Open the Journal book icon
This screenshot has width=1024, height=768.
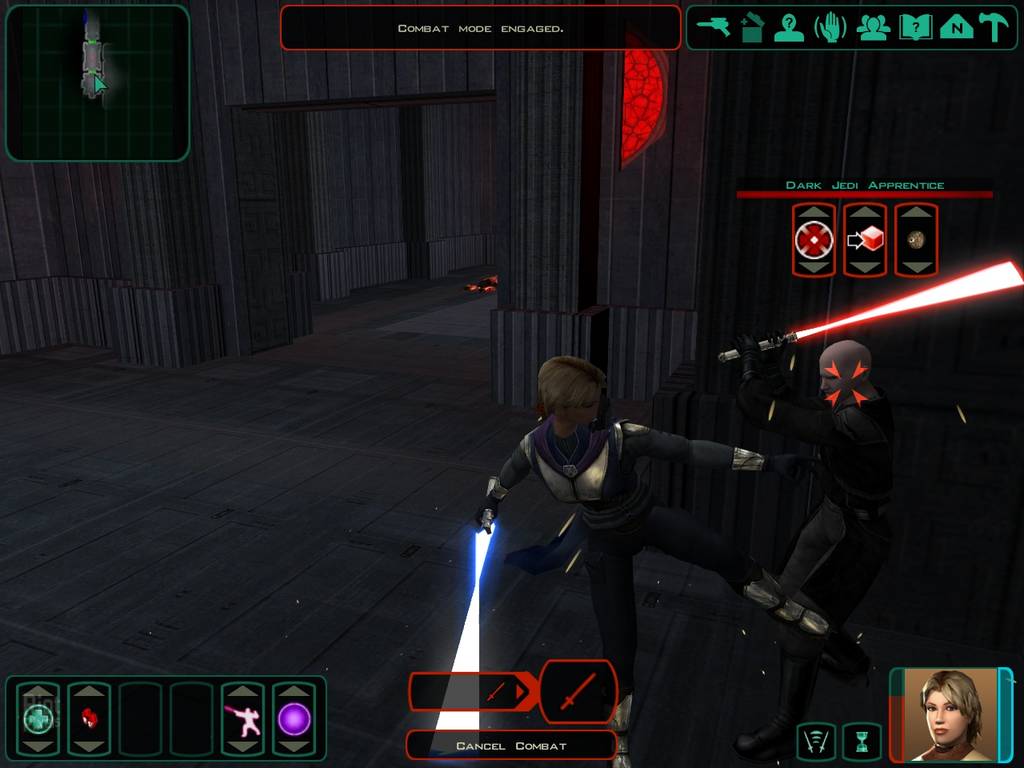915,27
